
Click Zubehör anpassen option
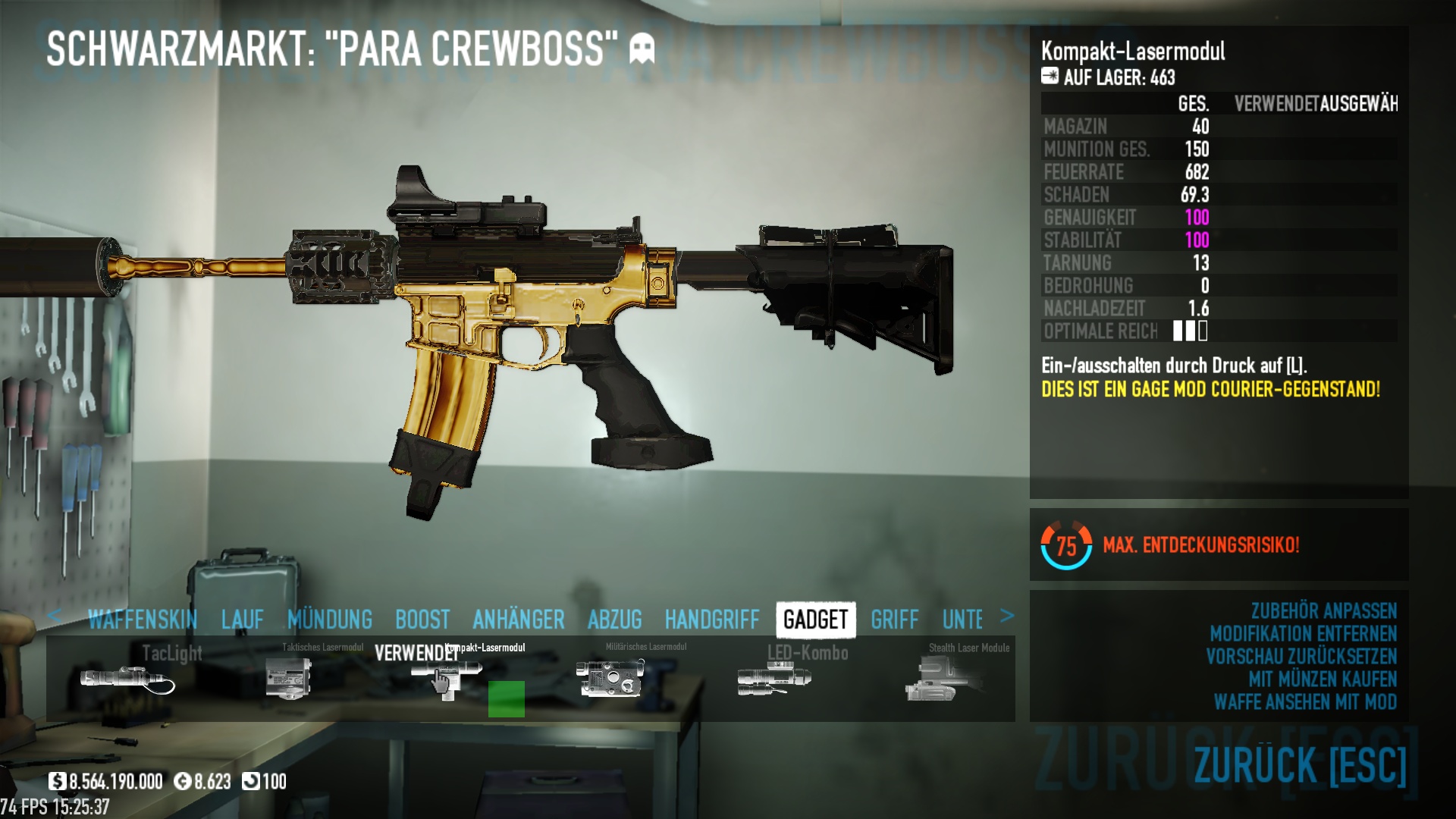coord(1323,611)
